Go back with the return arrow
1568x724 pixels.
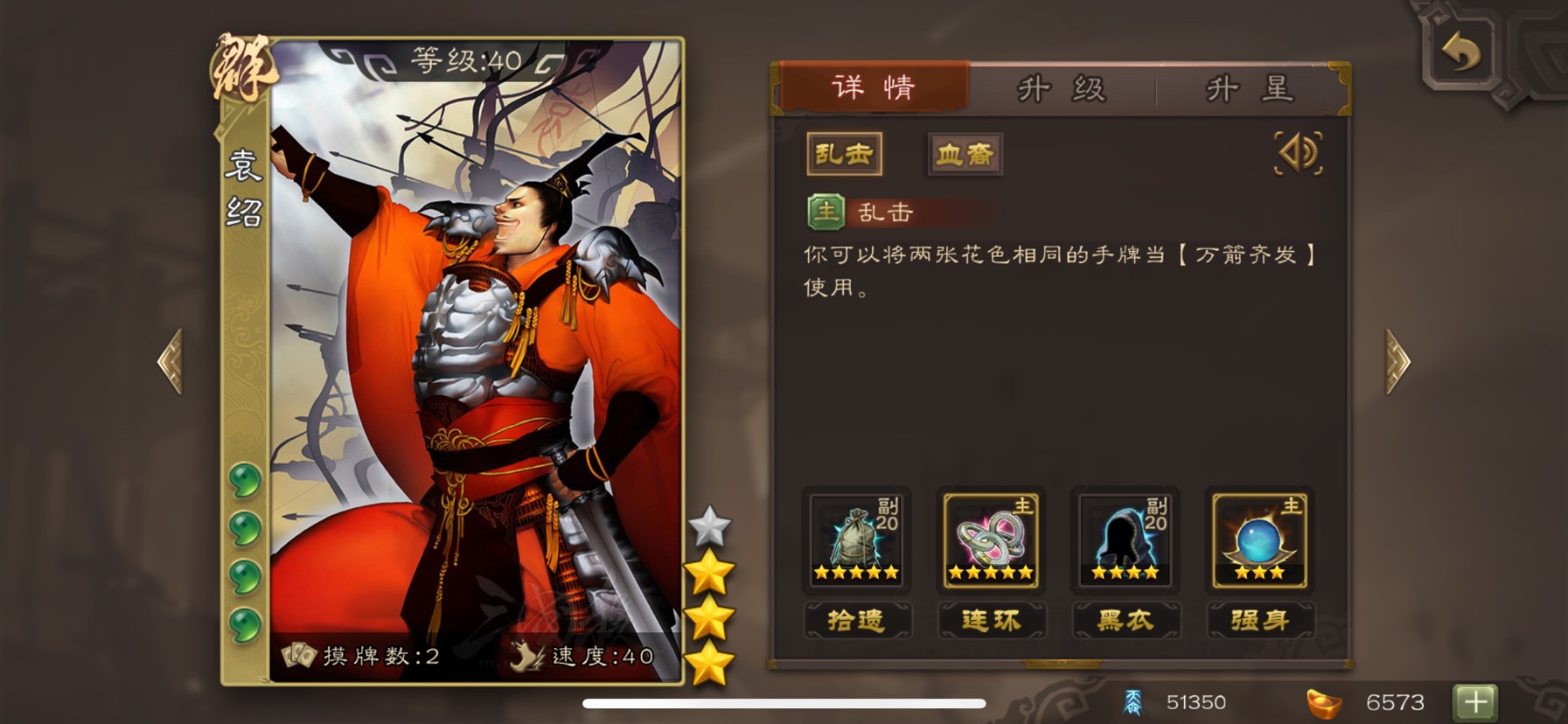pos(1460,52)
